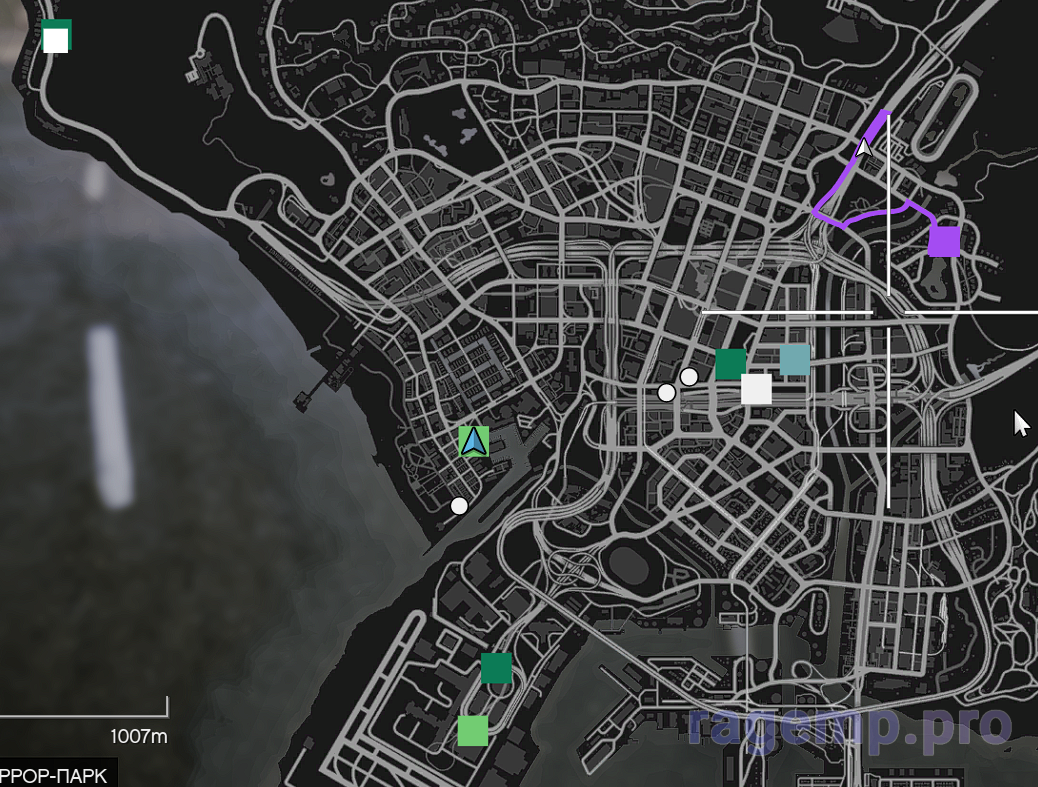The height and width of the screenshot is (787, 1038).
Task: Pick the plain light green square in the port
Action: [473, 731]
